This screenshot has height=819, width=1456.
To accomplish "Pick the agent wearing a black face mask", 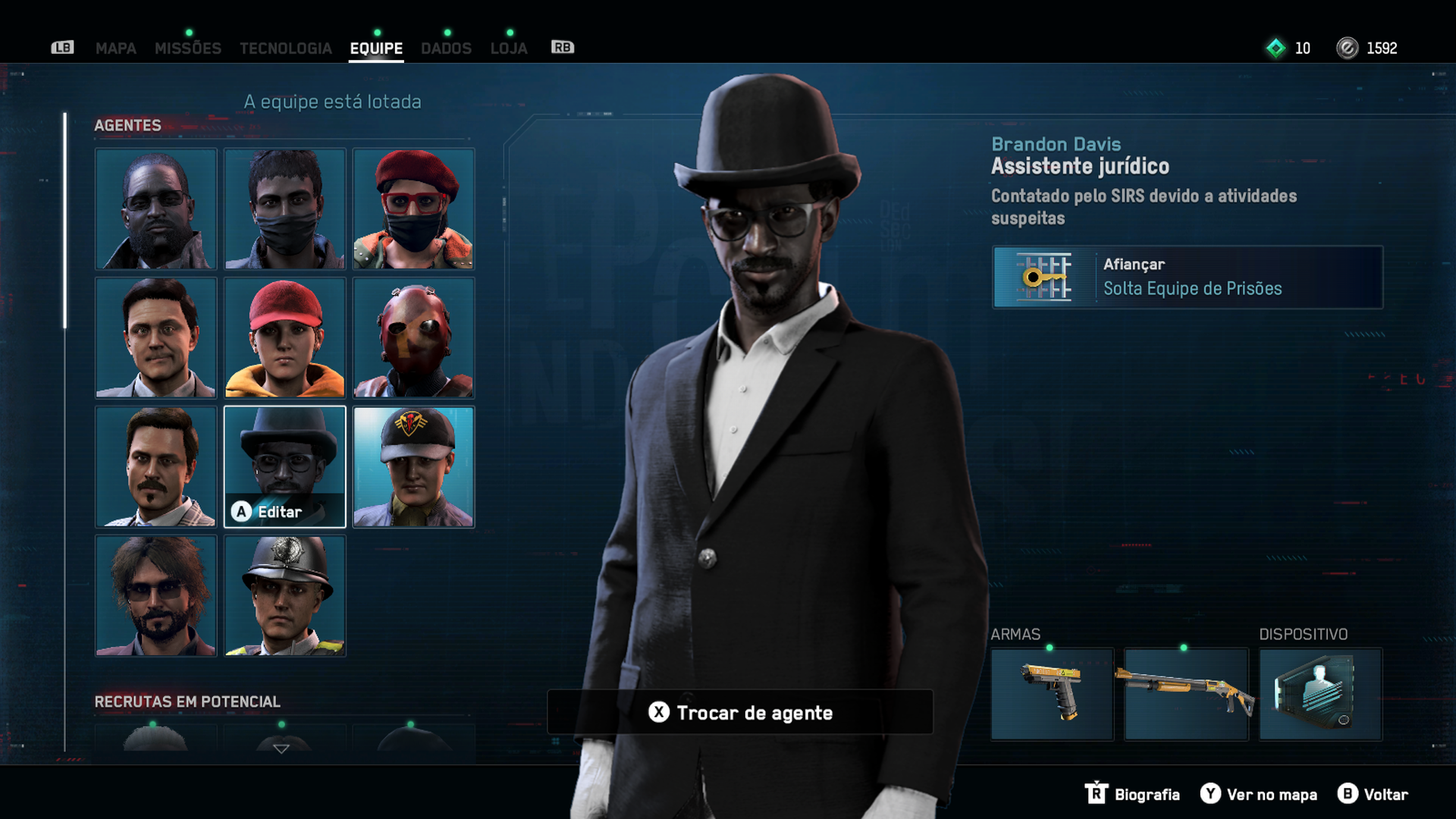I will pos(284,209).
